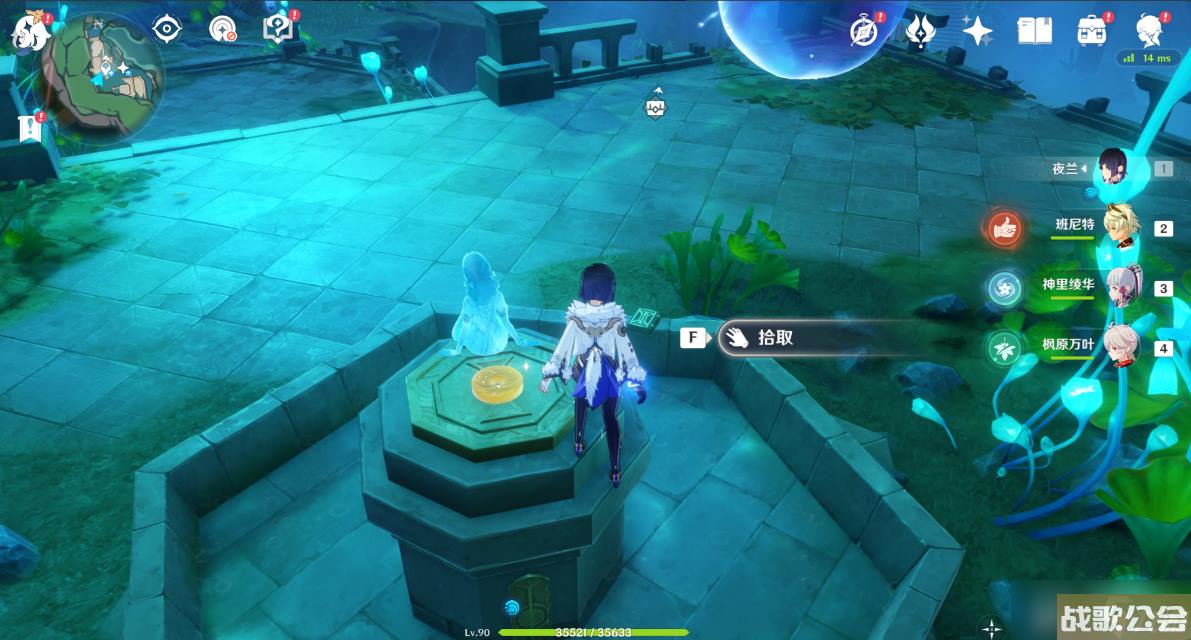
Task: Open the character screen icon
Action: tap(1150, 30)
